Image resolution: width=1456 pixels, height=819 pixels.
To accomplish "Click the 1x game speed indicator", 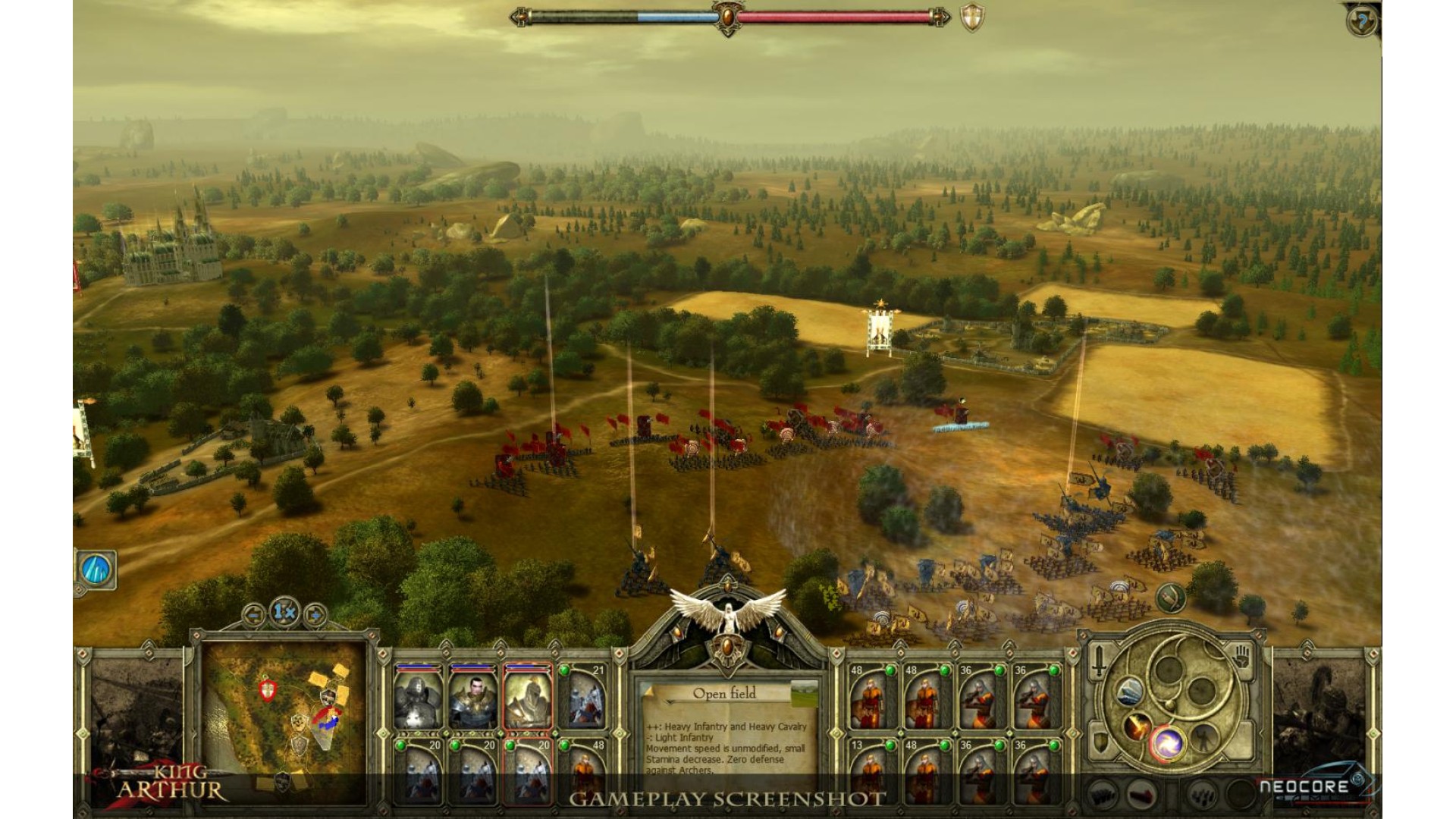I will (x=284, y=611).
